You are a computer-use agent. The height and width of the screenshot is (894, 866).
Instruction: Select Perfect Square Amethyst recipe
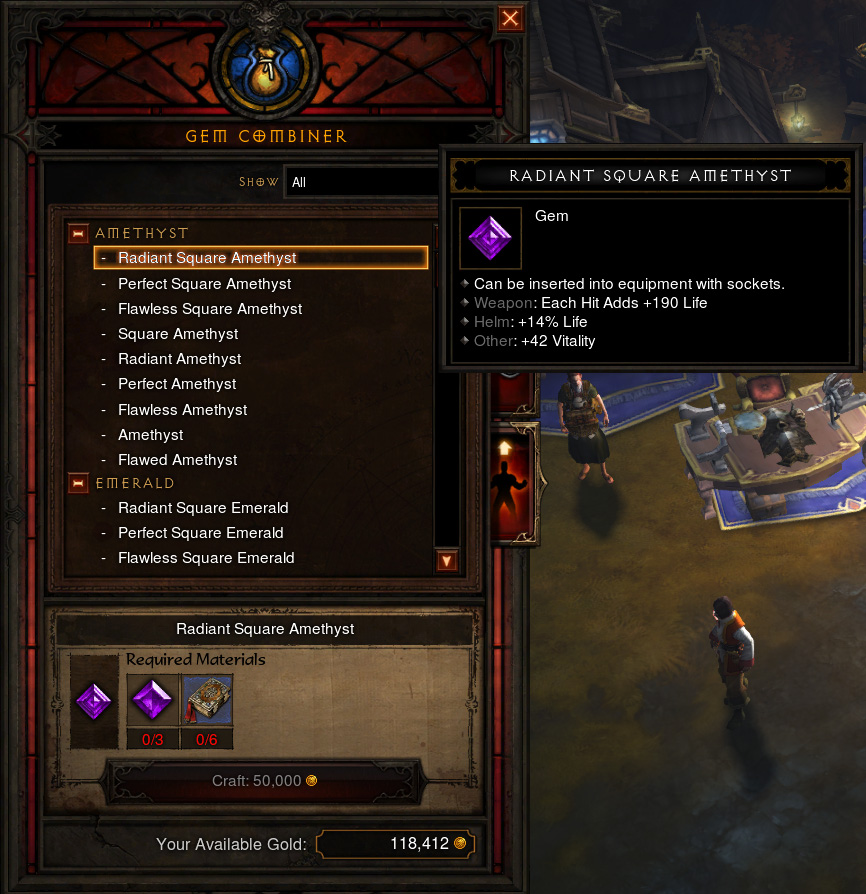click(204, 284)
